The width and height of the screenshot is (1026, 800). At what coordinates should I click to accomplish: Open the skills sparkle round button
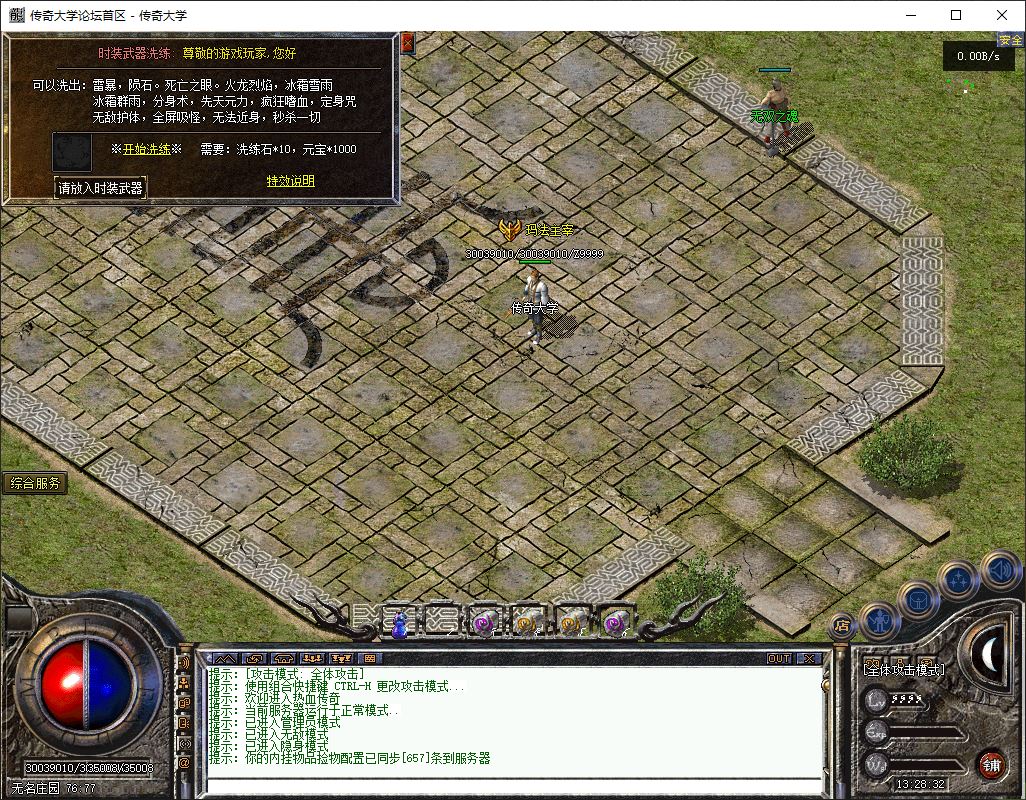(960, 579)
